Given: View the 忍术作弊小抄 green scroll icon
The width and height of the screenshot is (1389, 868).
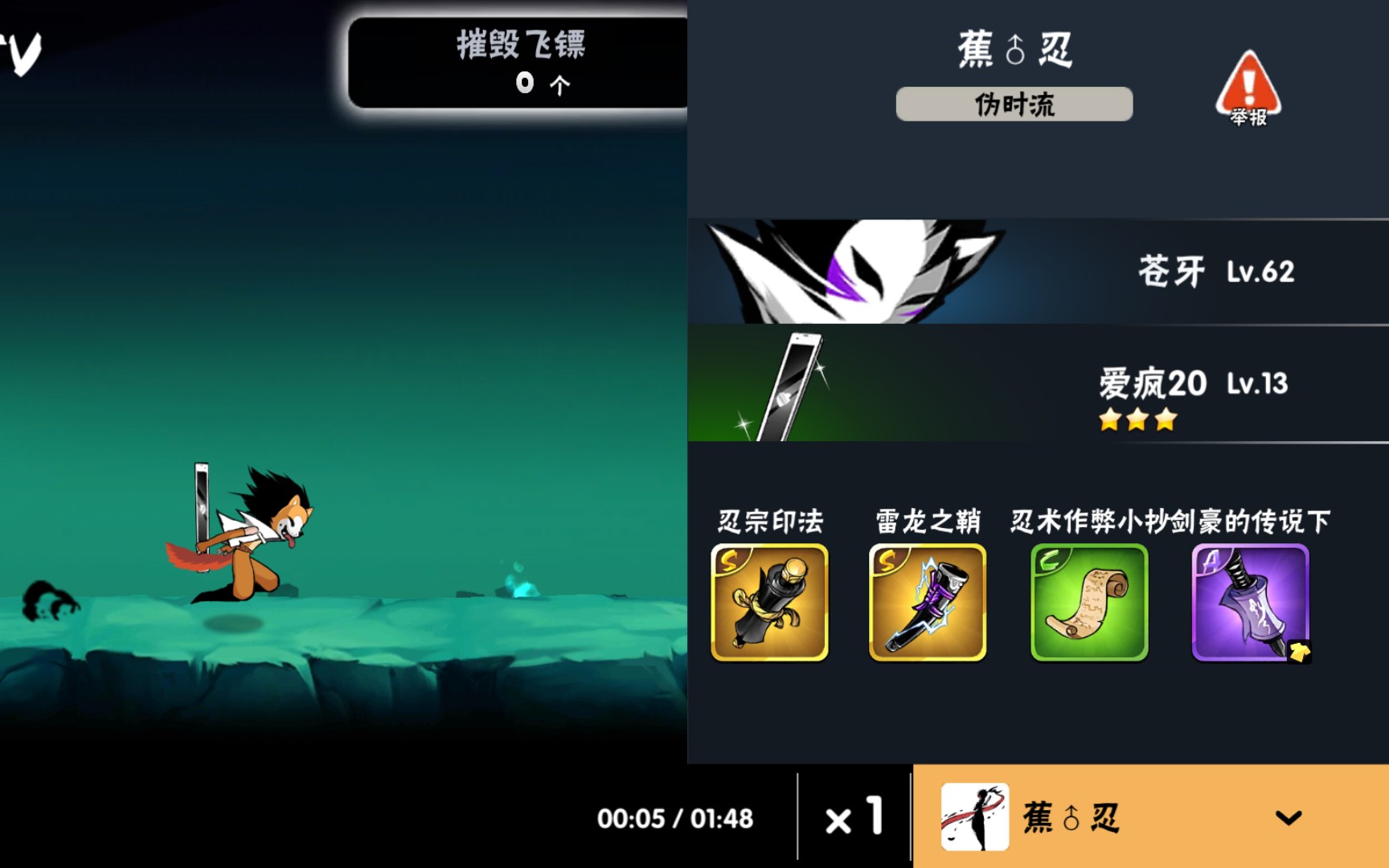Looking at the screenshot, I should [1088, 603].
